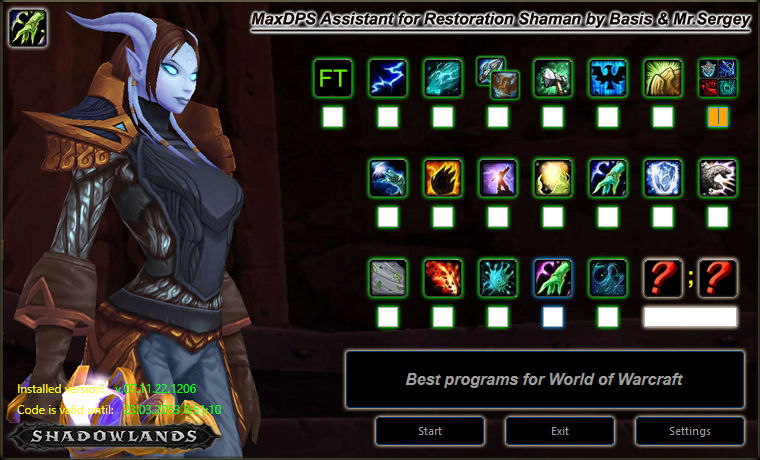The height and width of the screenshot is (460, 760).
Task: Click the blue bird silhouette icon
Action: coord(608,77)
